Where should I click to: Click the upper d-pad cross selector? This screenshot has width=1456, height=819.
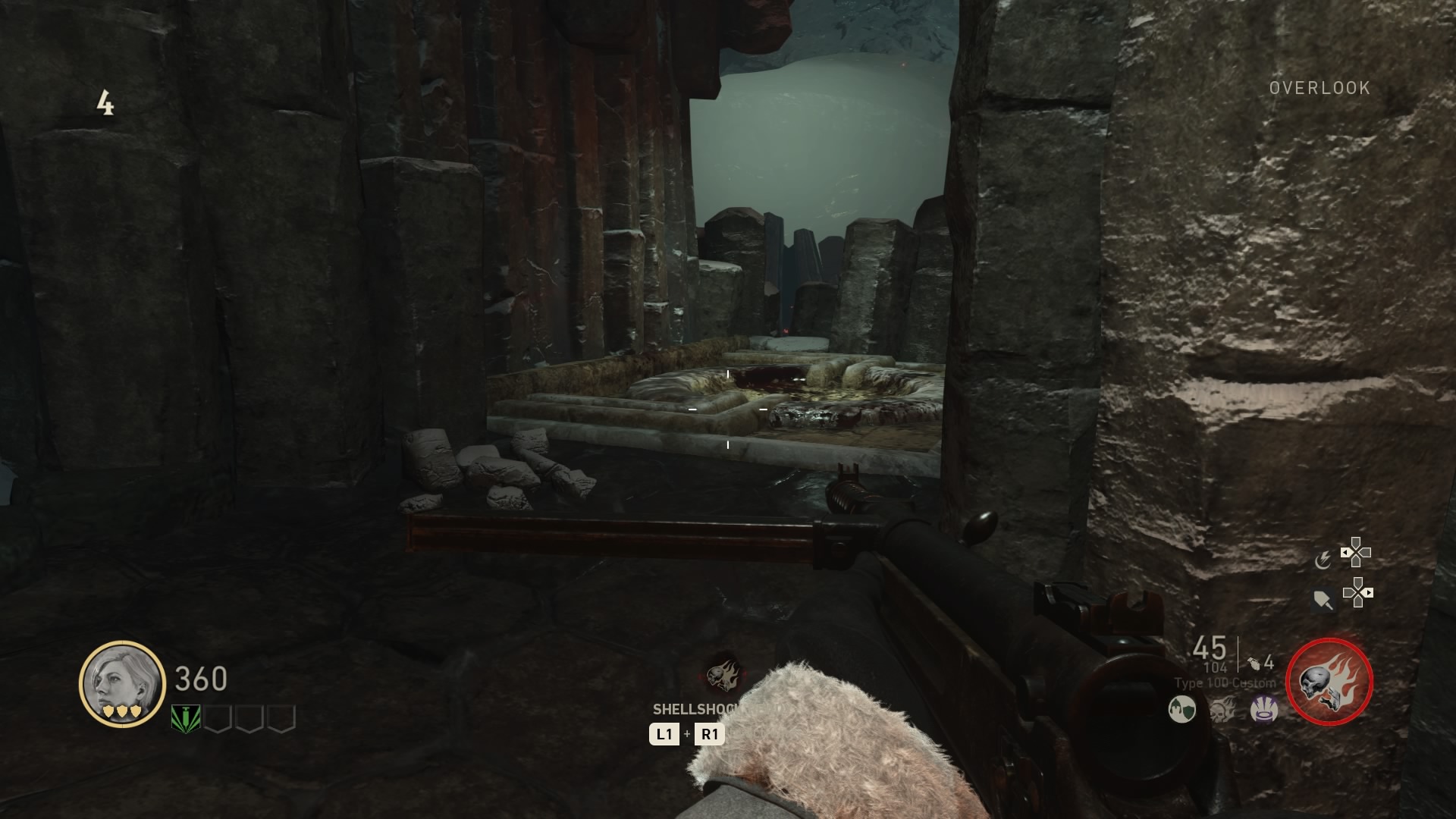(x=1356, y=552)
